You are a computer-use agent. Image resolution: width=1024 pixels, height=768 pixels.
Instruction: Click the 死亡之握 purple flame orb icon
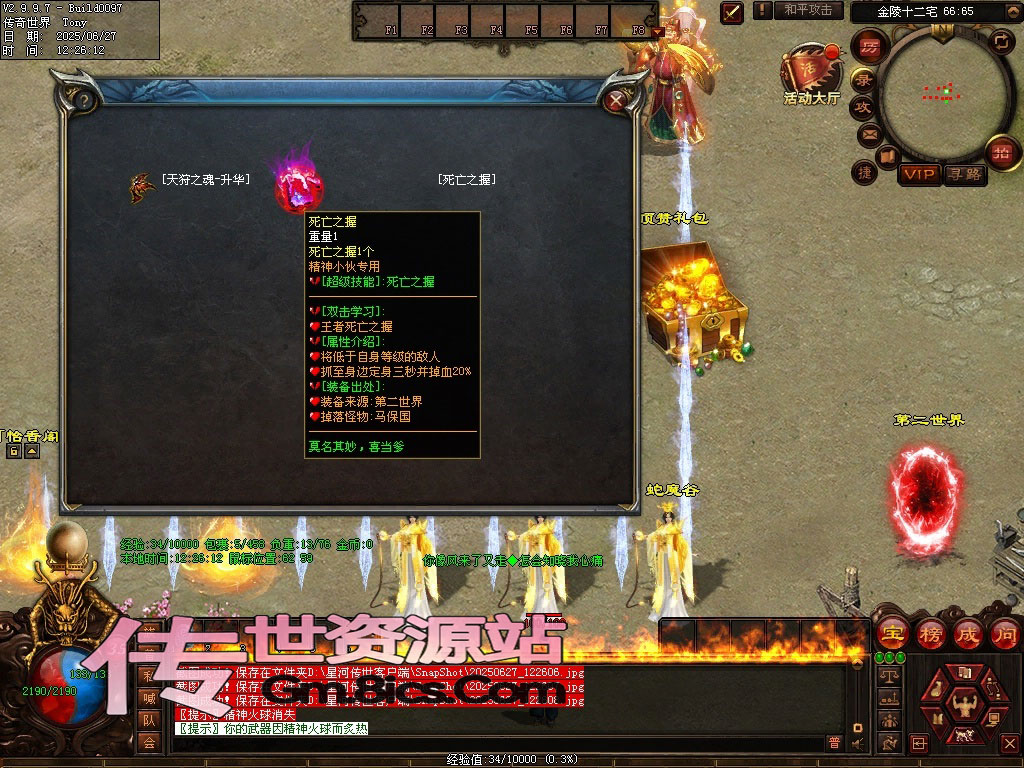point(300,184)
